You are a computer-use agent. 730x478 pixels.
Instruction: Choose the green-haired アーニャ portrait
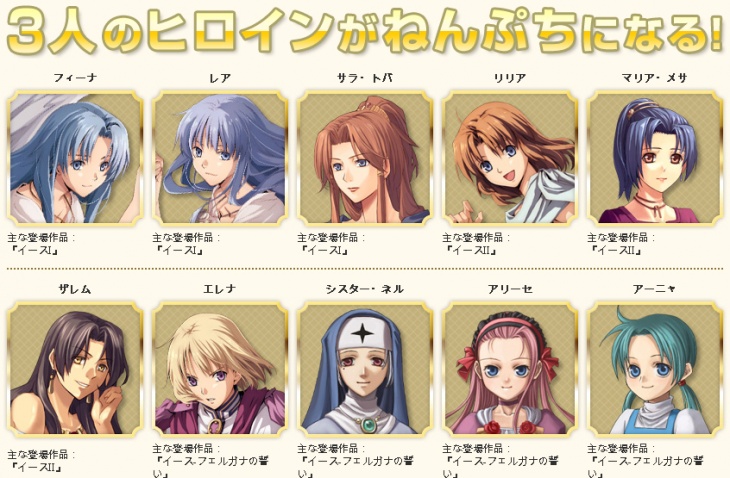click(655, 369)
